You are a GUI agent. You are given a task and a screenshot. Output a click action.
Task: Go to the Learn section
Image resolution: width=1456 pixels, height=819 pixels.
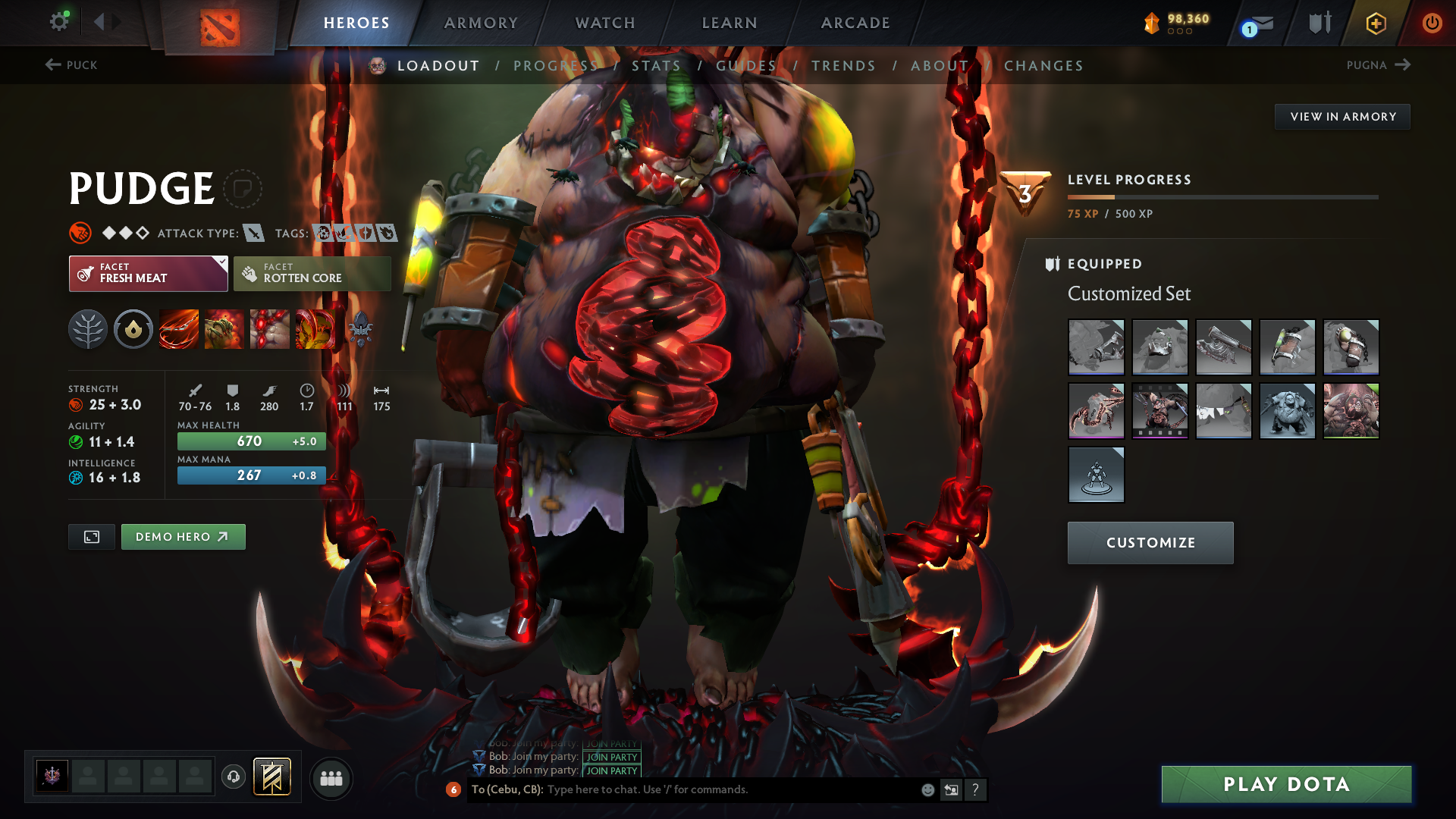point(730,23)
